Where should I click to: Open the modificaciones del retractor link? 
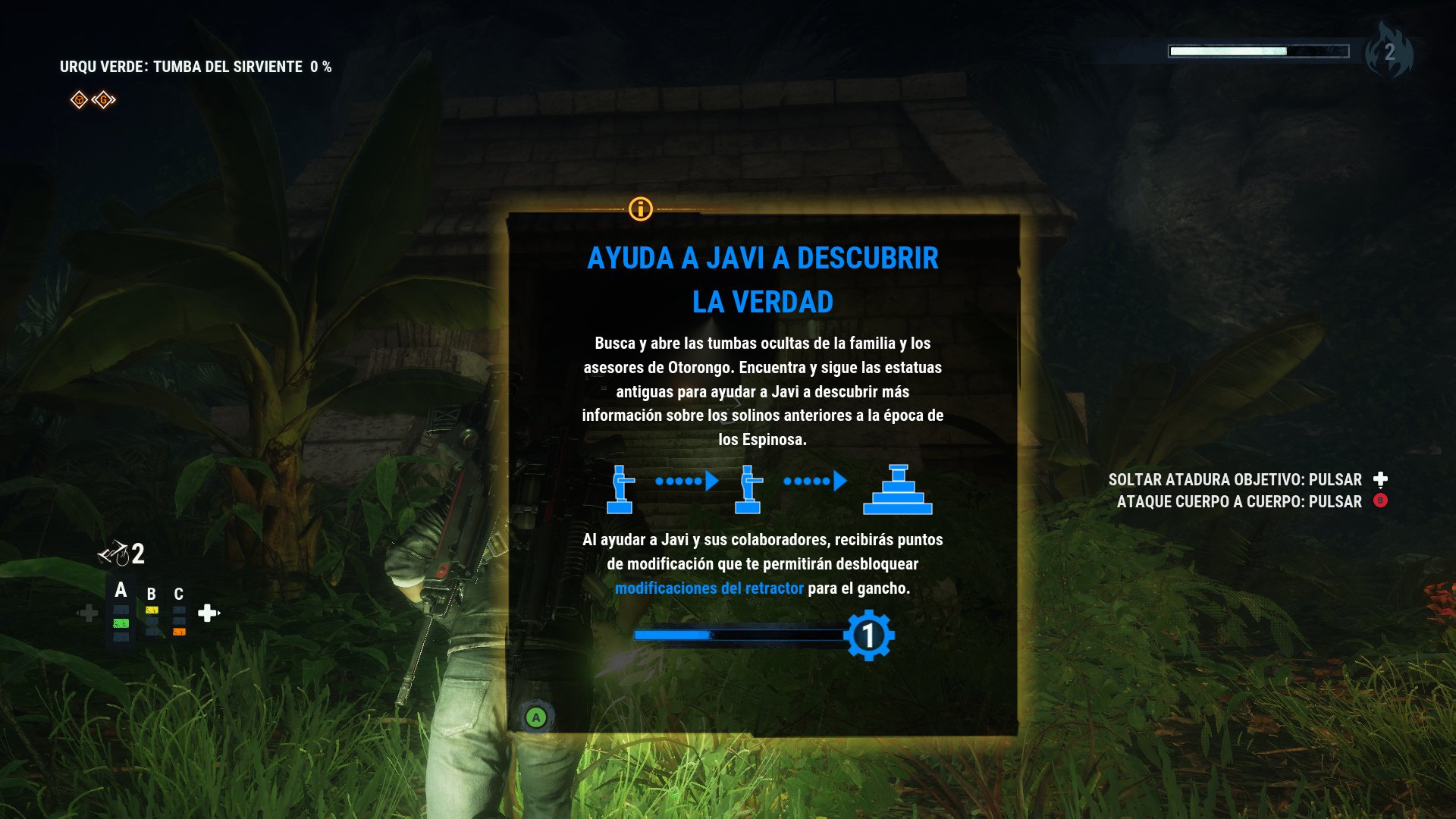(x=711, y=586)
